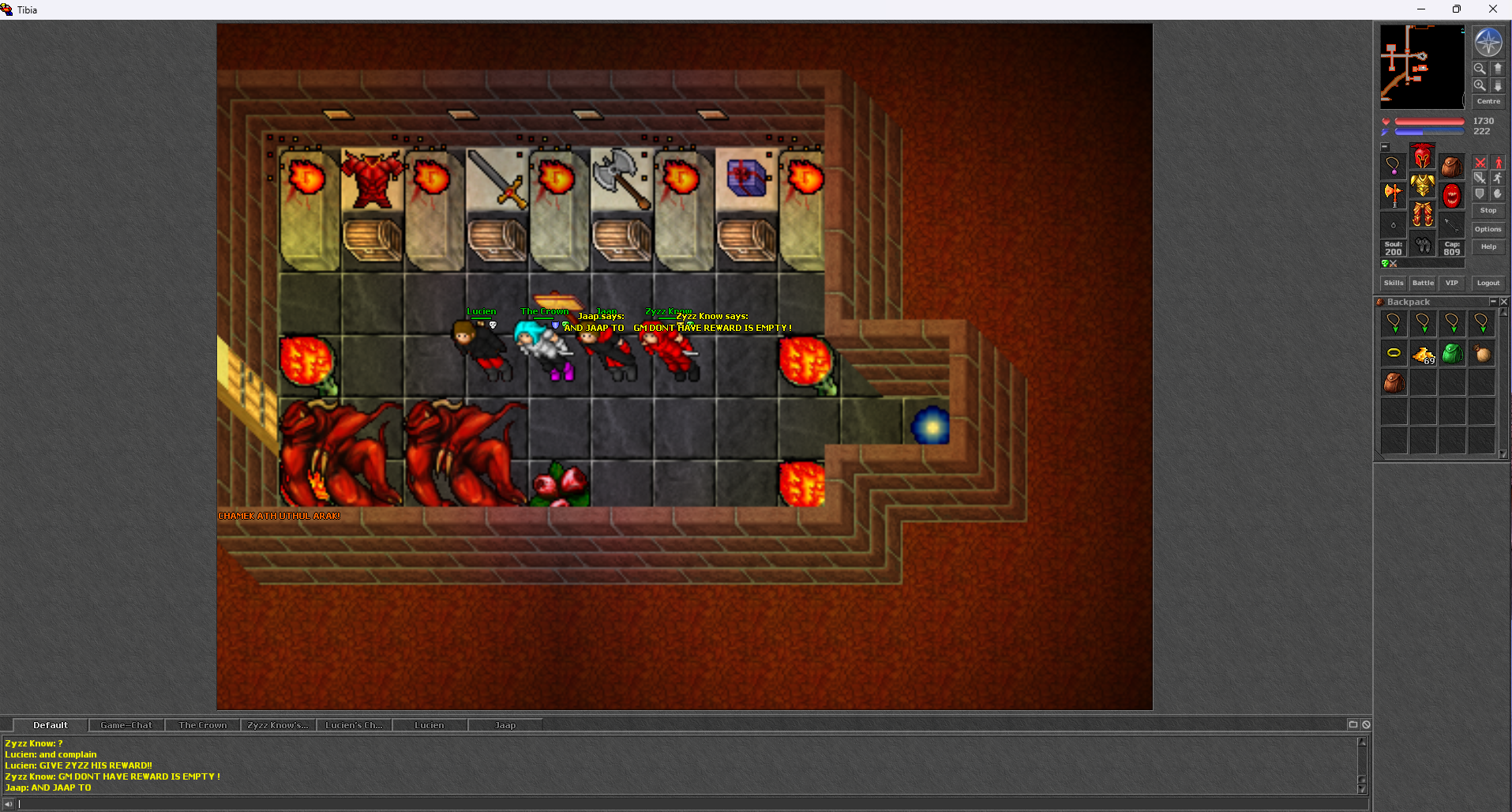Open the Battle list

(x=1423, y=283)
